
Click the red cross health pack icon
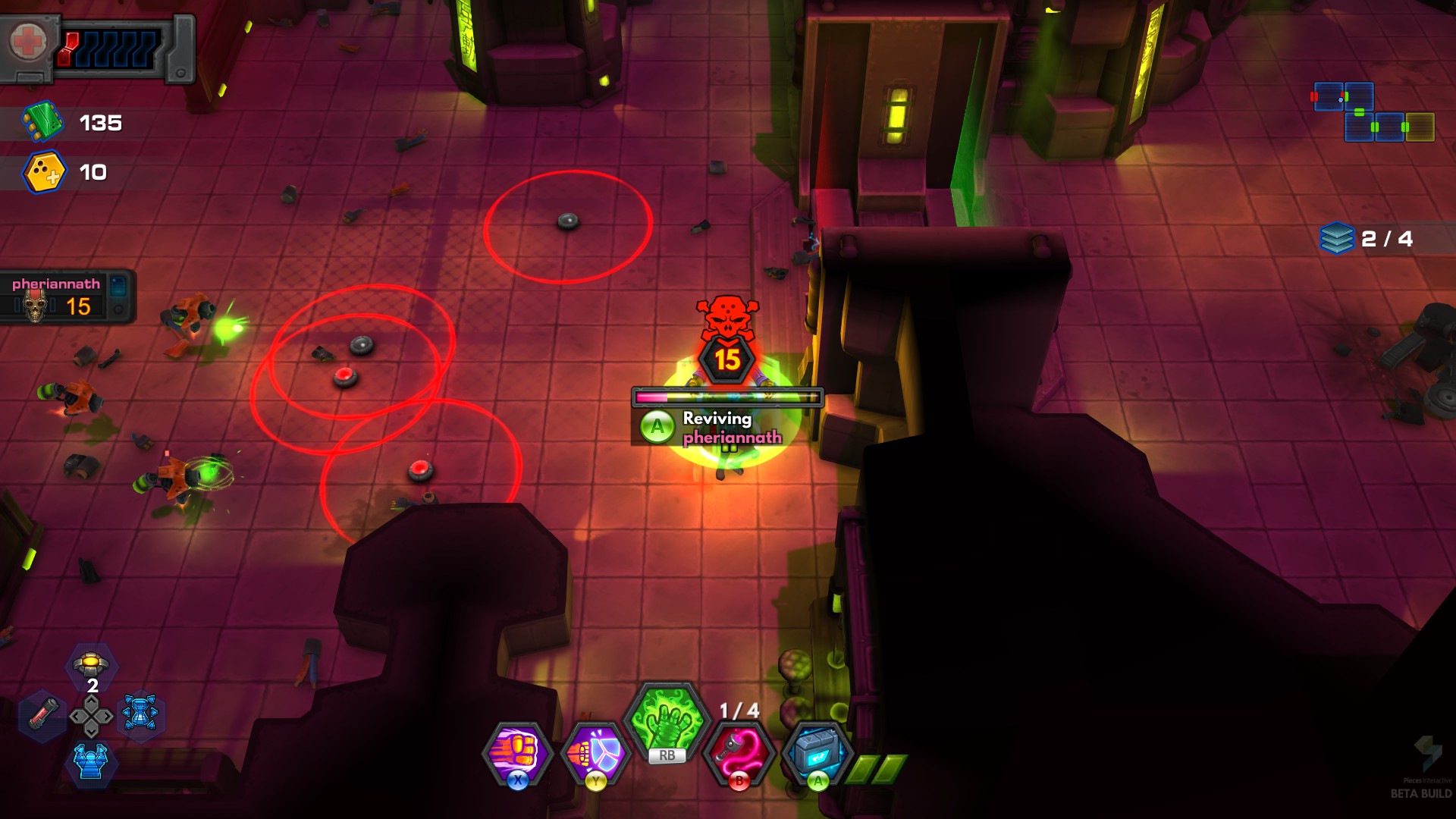(x=29, y=42)
